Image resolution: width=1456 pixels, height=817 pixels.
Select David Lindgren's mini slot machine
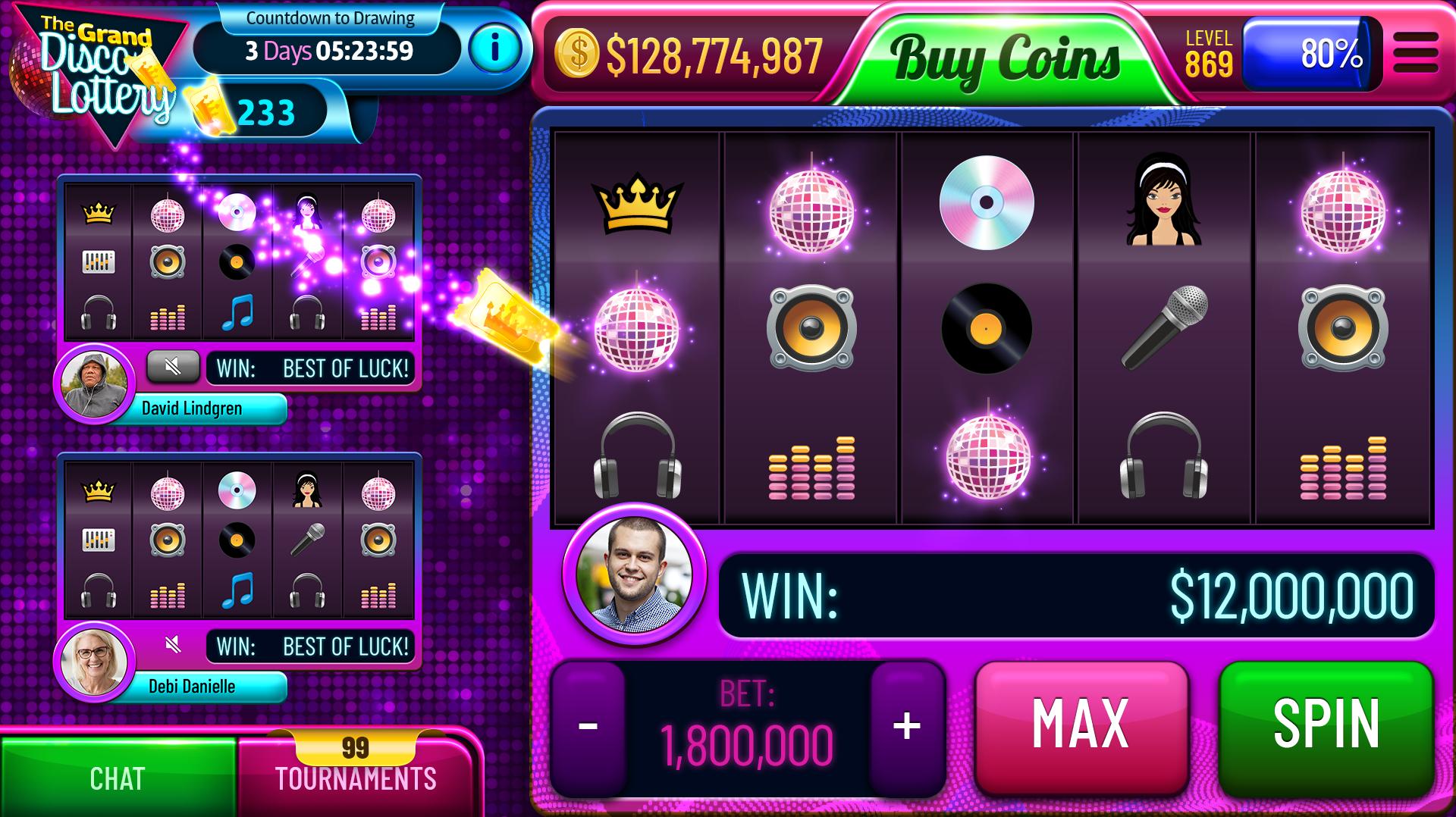239,261
